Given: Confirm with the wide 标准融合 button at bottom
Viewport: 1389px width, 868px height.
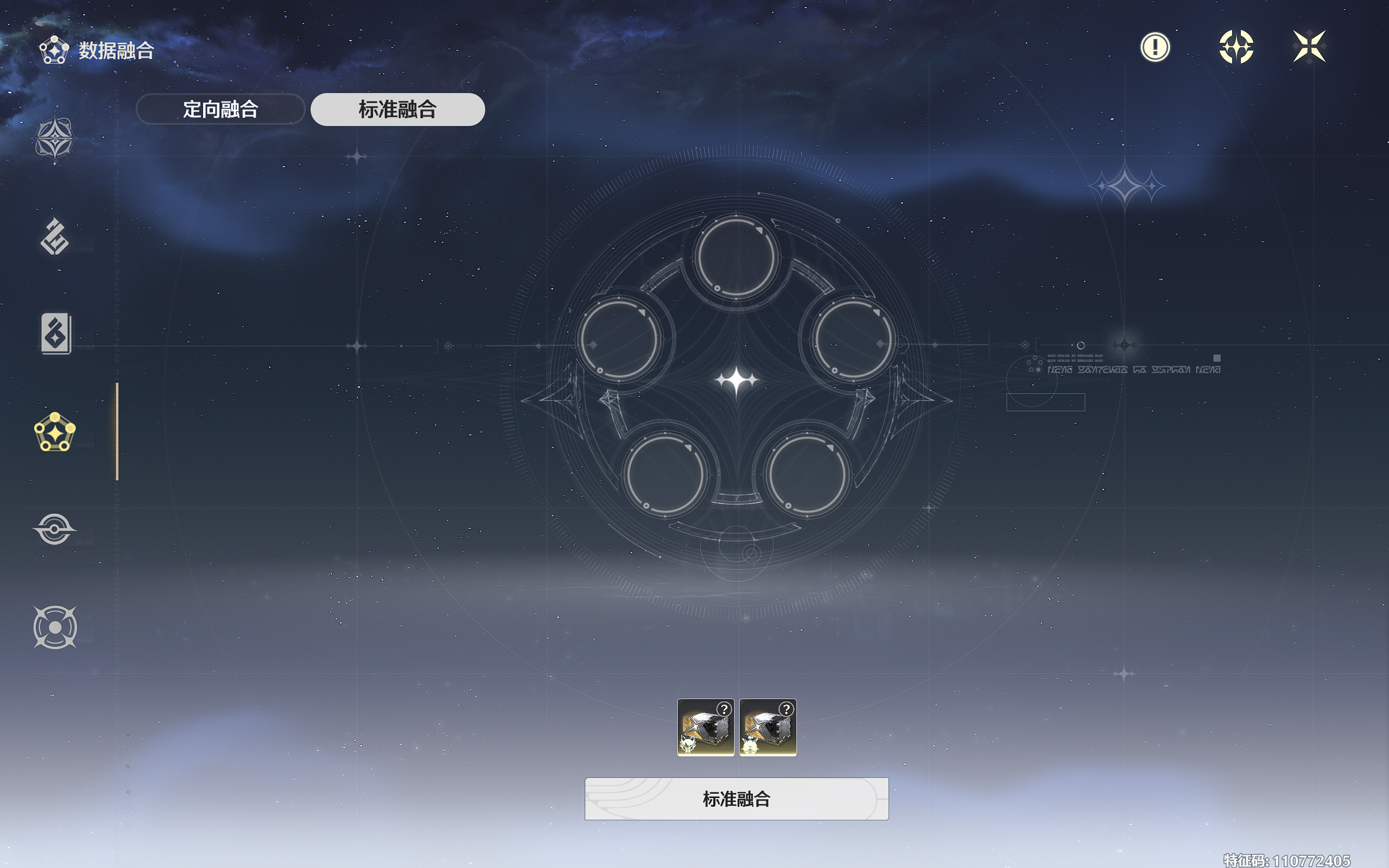Looking at the screenshot, I should [x=736, y=799].
